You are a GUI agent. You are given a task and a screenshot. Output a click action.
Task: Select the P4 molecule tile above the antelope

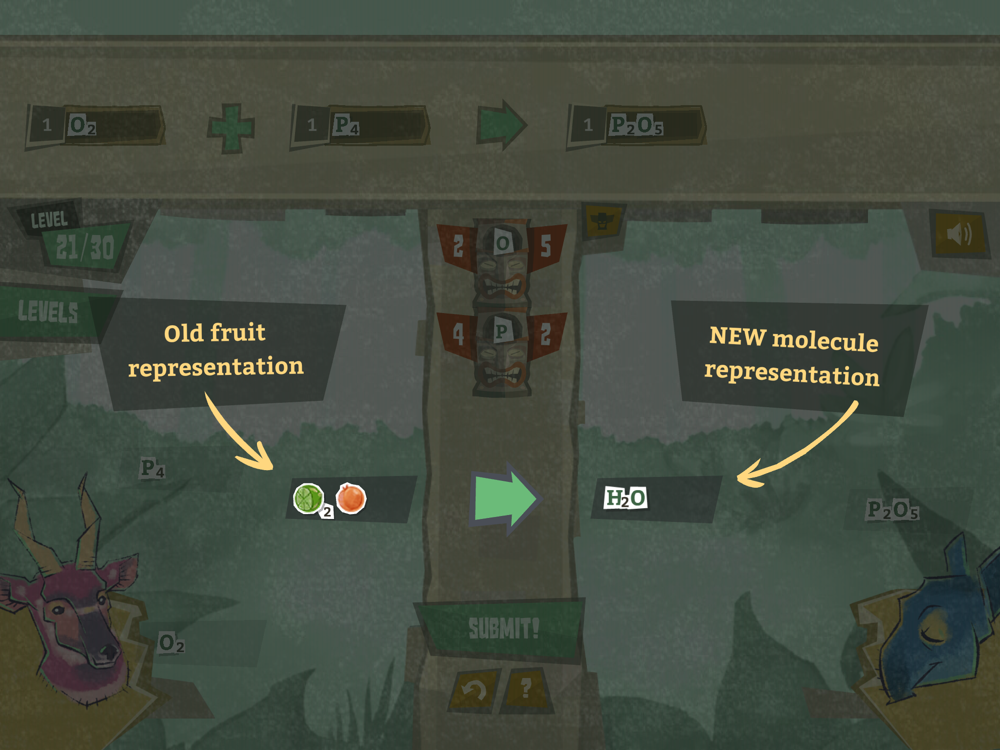(x=153, y=468)
